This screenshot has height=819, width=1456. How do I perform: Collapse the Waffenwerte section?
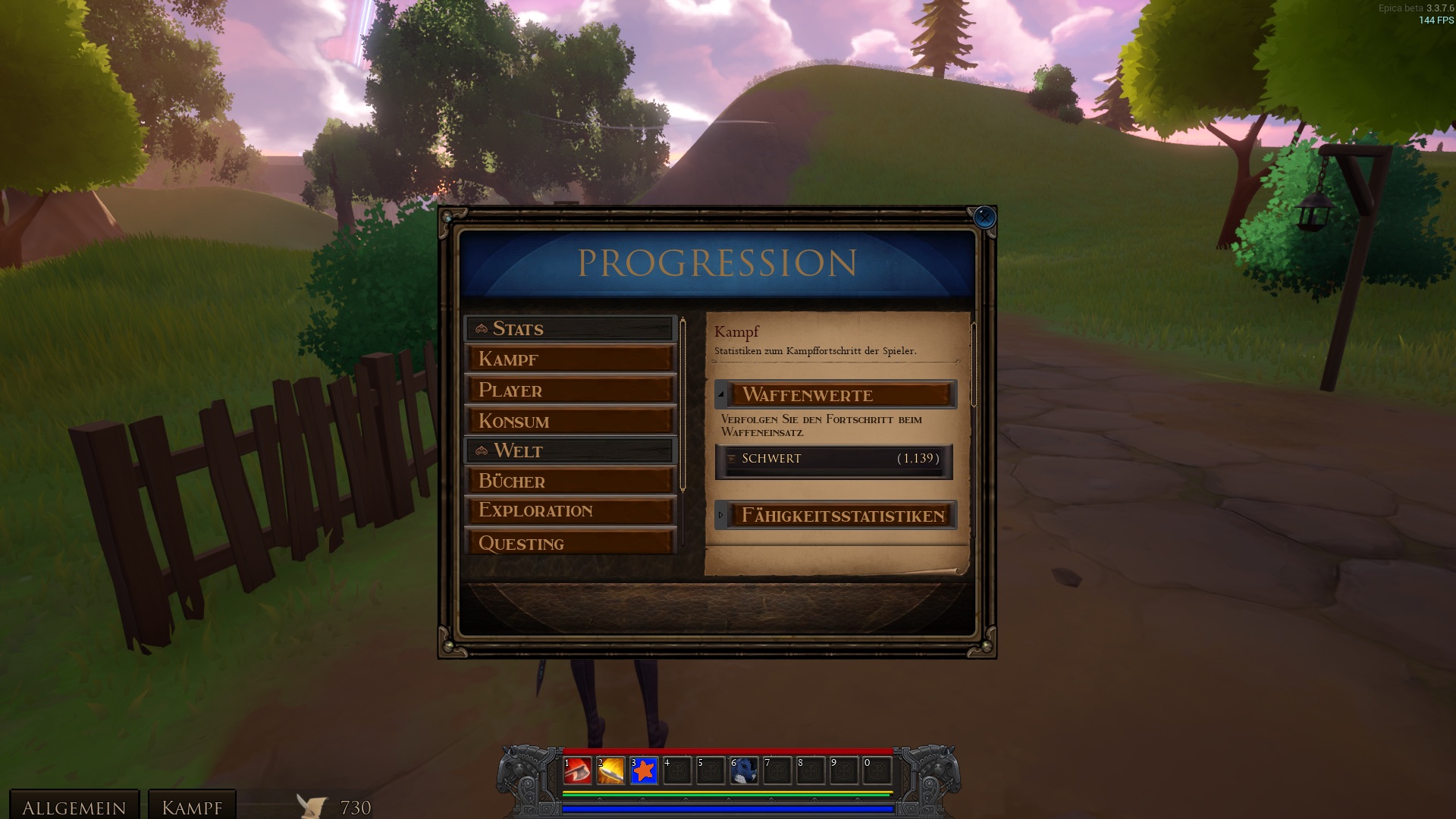coord(836,394)
